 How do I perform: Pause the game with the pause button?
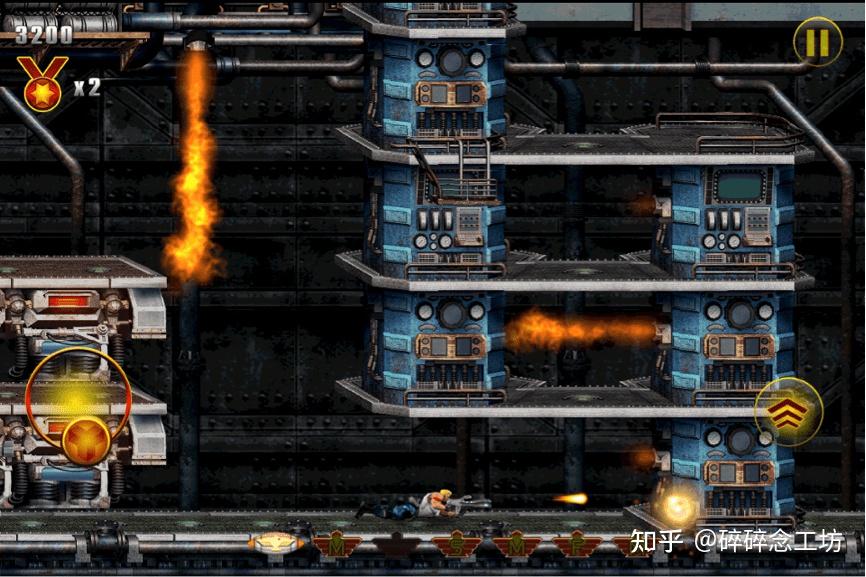817,42
